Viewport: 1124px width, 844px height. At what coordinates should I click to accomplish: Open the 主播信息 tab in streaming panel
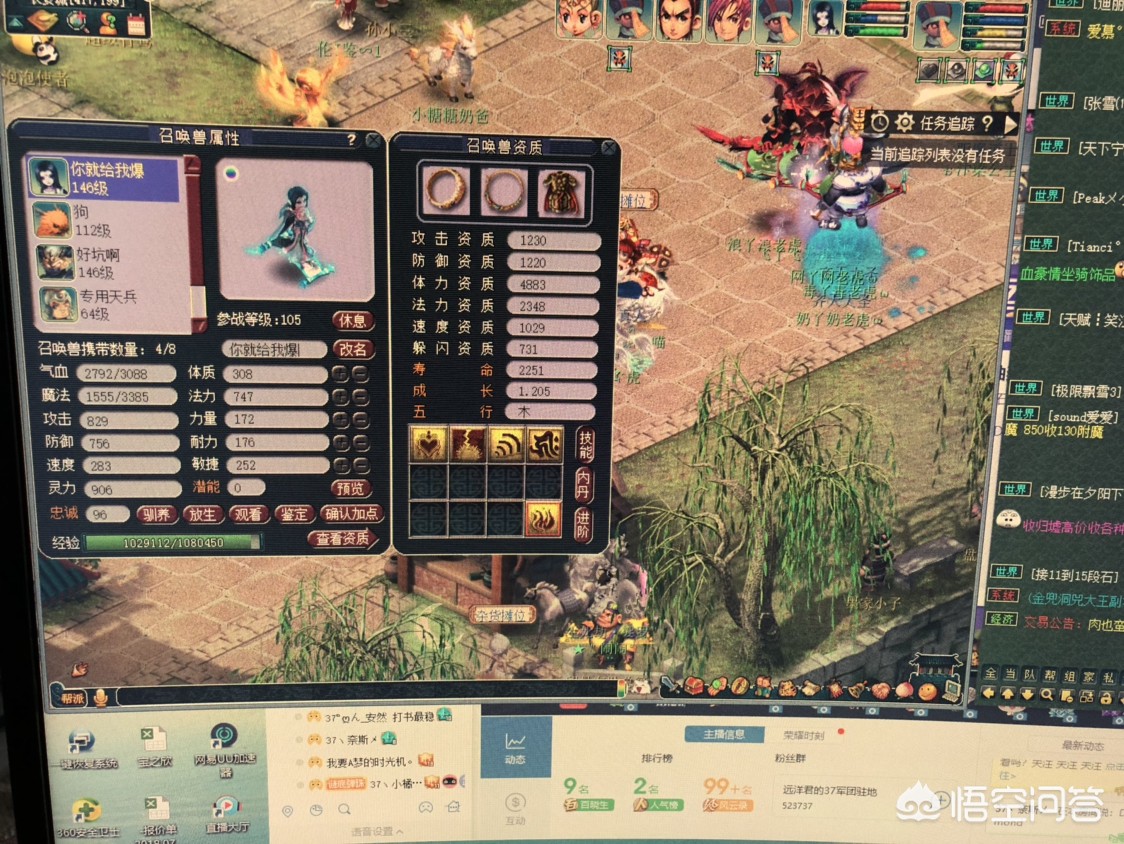(723, 735)
